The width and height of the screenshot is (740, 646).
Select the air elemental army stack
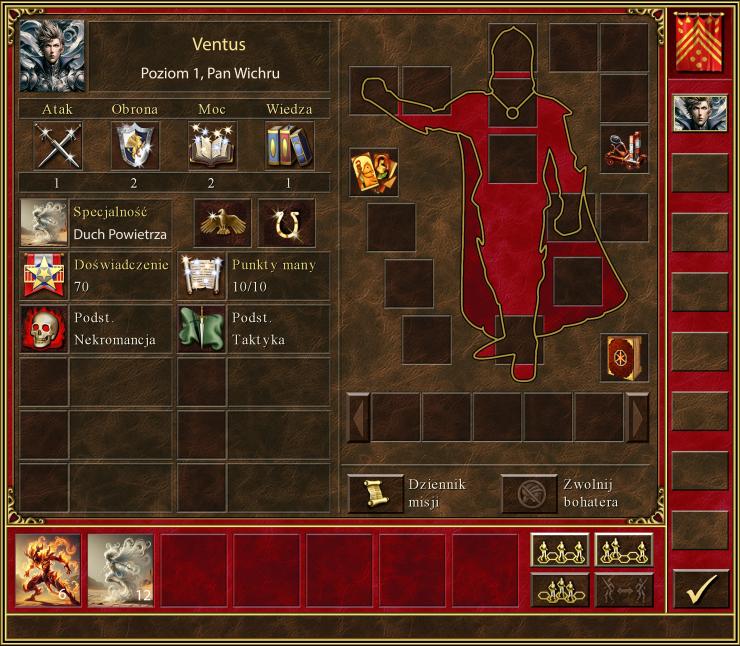121,570
